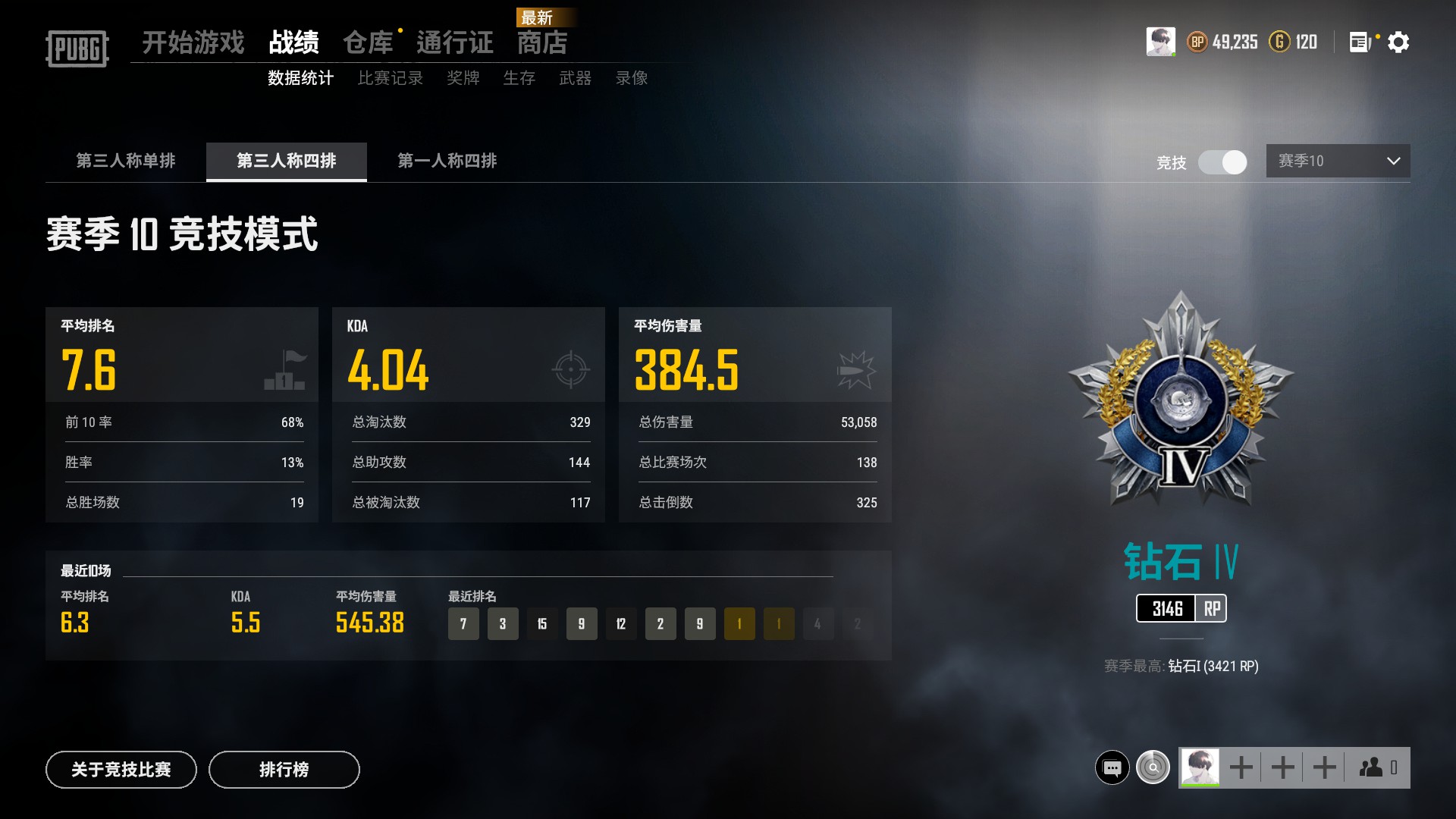Select the 第一人称四排 tab

(x=446, y=162)
